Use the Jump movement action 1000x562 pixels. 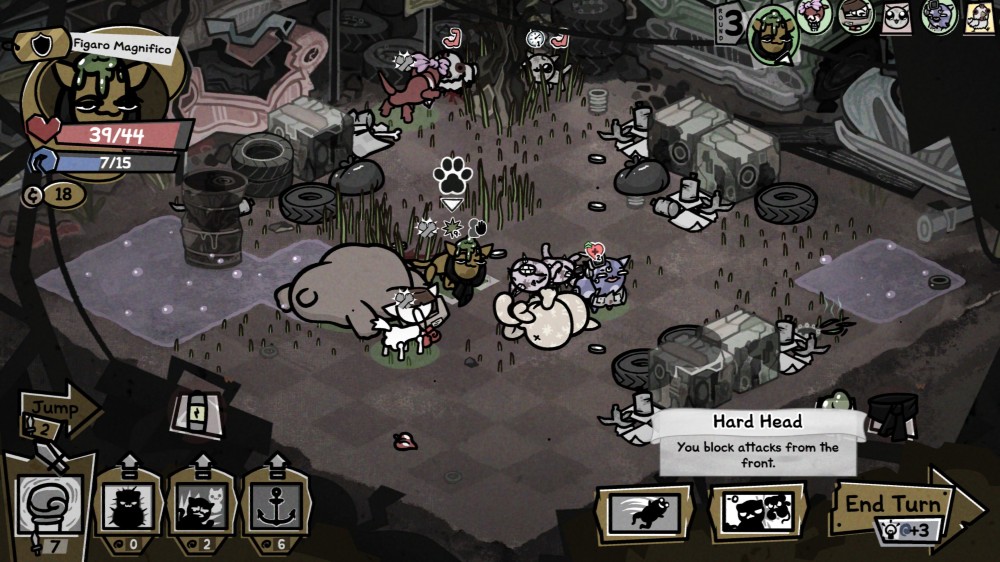click(56, 410)
